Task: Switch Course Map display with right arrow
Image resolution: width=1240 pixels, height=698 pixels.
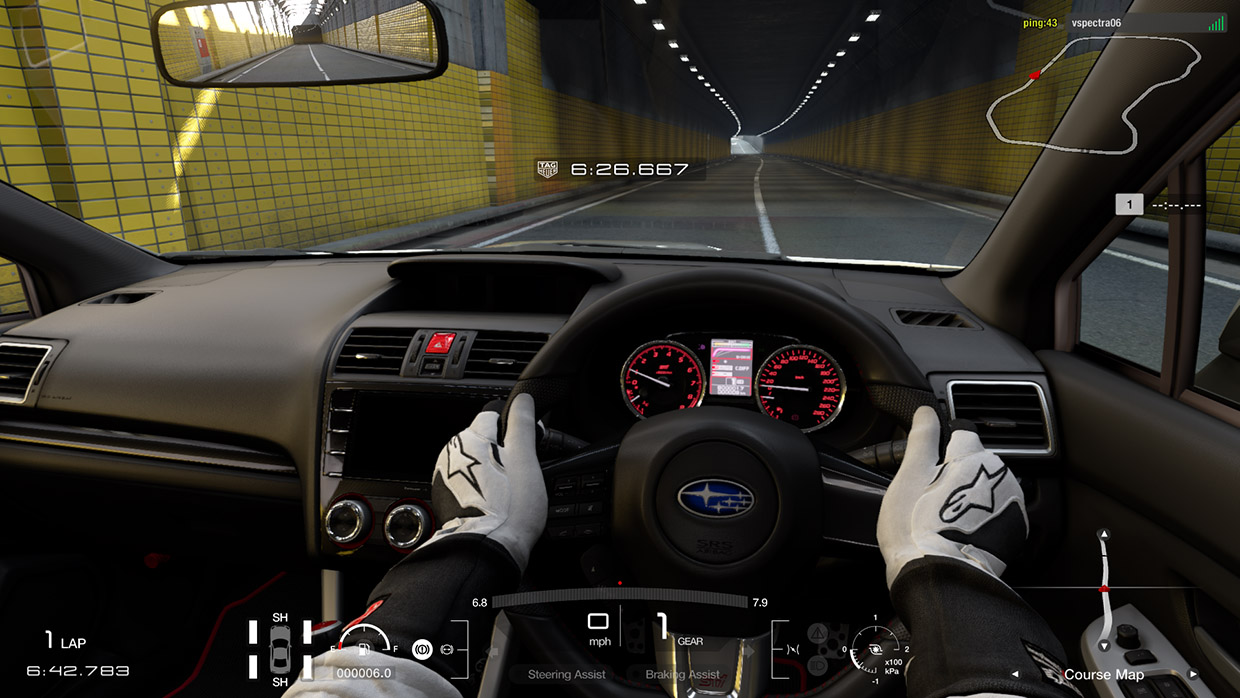Action: pyautogui.click(x=1191, y=674)
